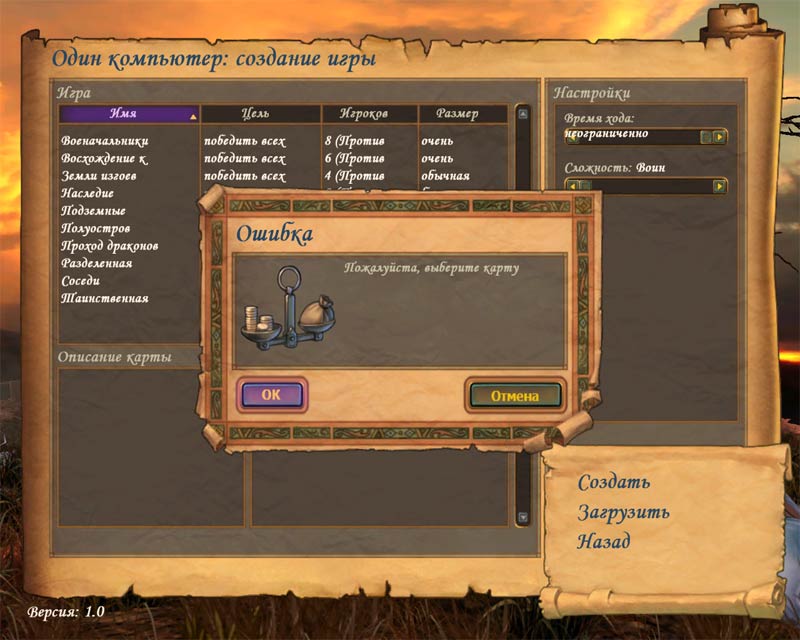Select the Соседи map row

click(82, 281)
